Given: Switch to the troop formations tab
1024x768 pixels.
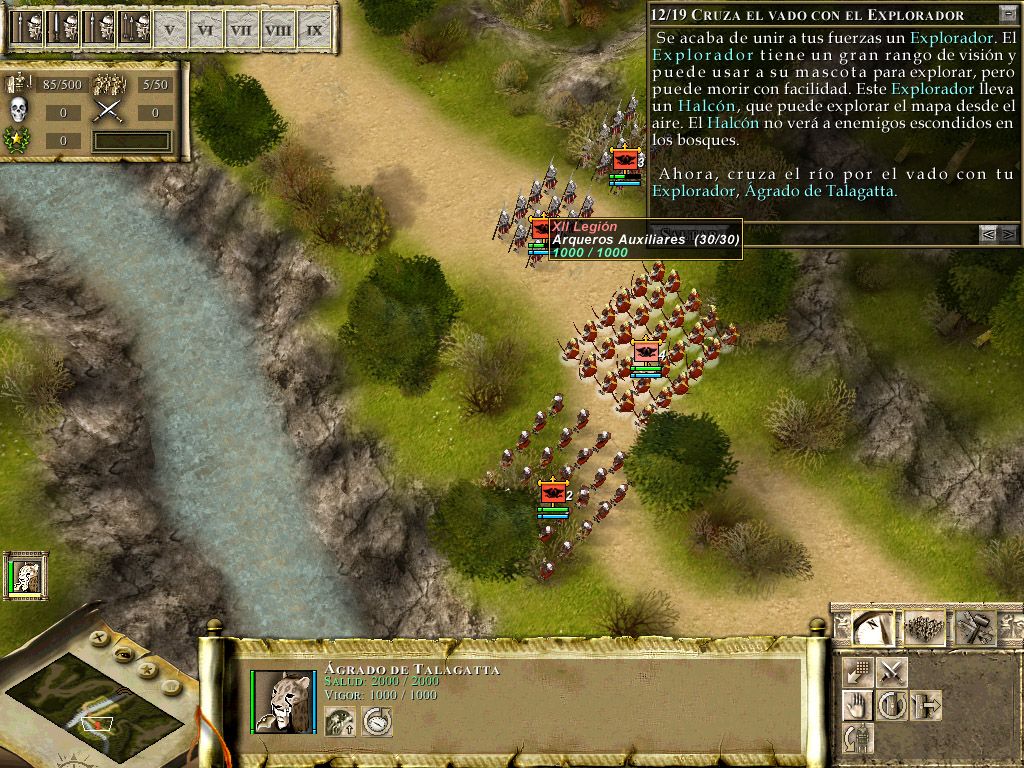Looking at the screenshot, I should [x=924, y=627].
